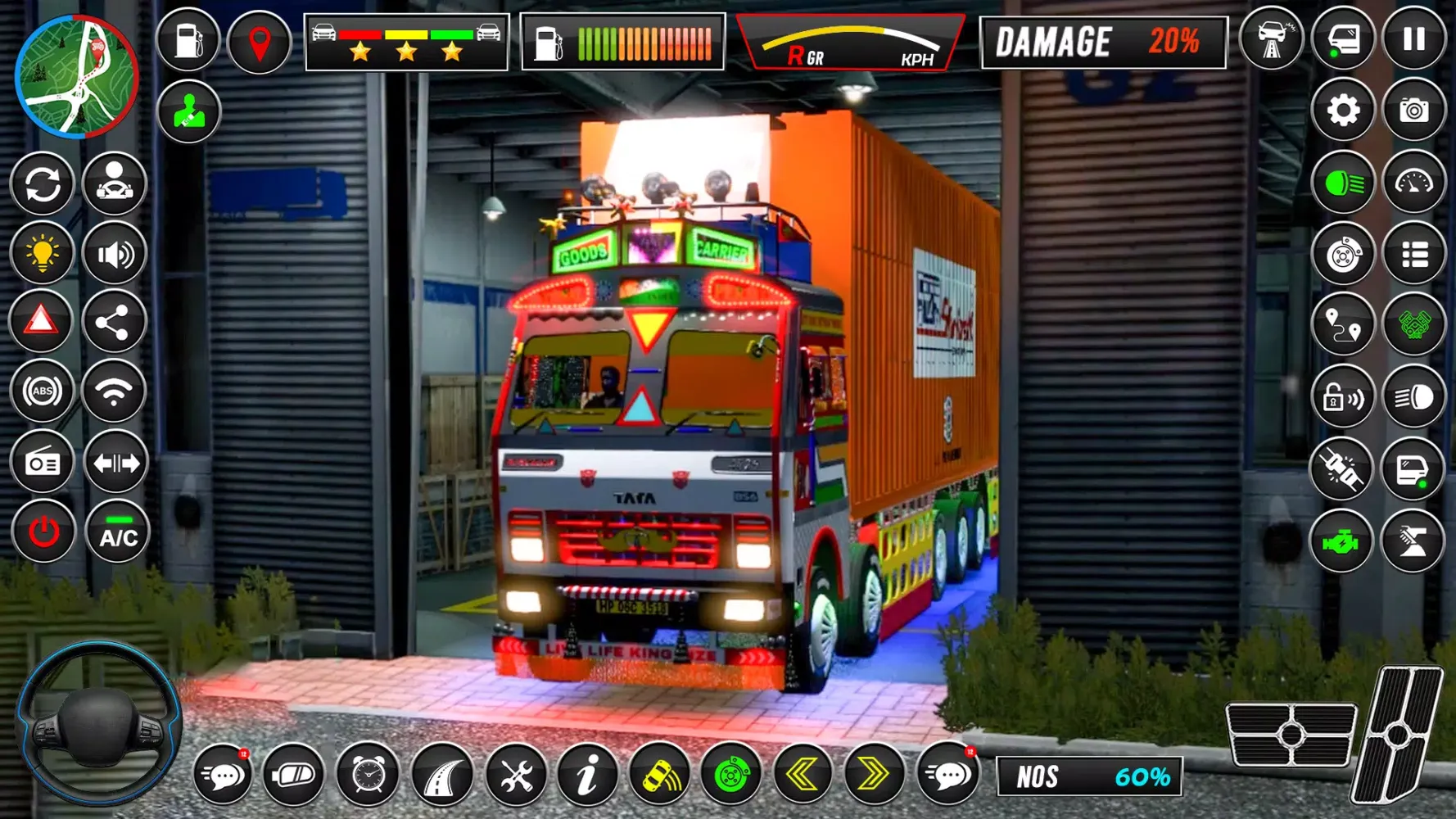Screen dimensions: 1456x819
Task: Activate the left turn indicator arrow
Action: point(803,774)
